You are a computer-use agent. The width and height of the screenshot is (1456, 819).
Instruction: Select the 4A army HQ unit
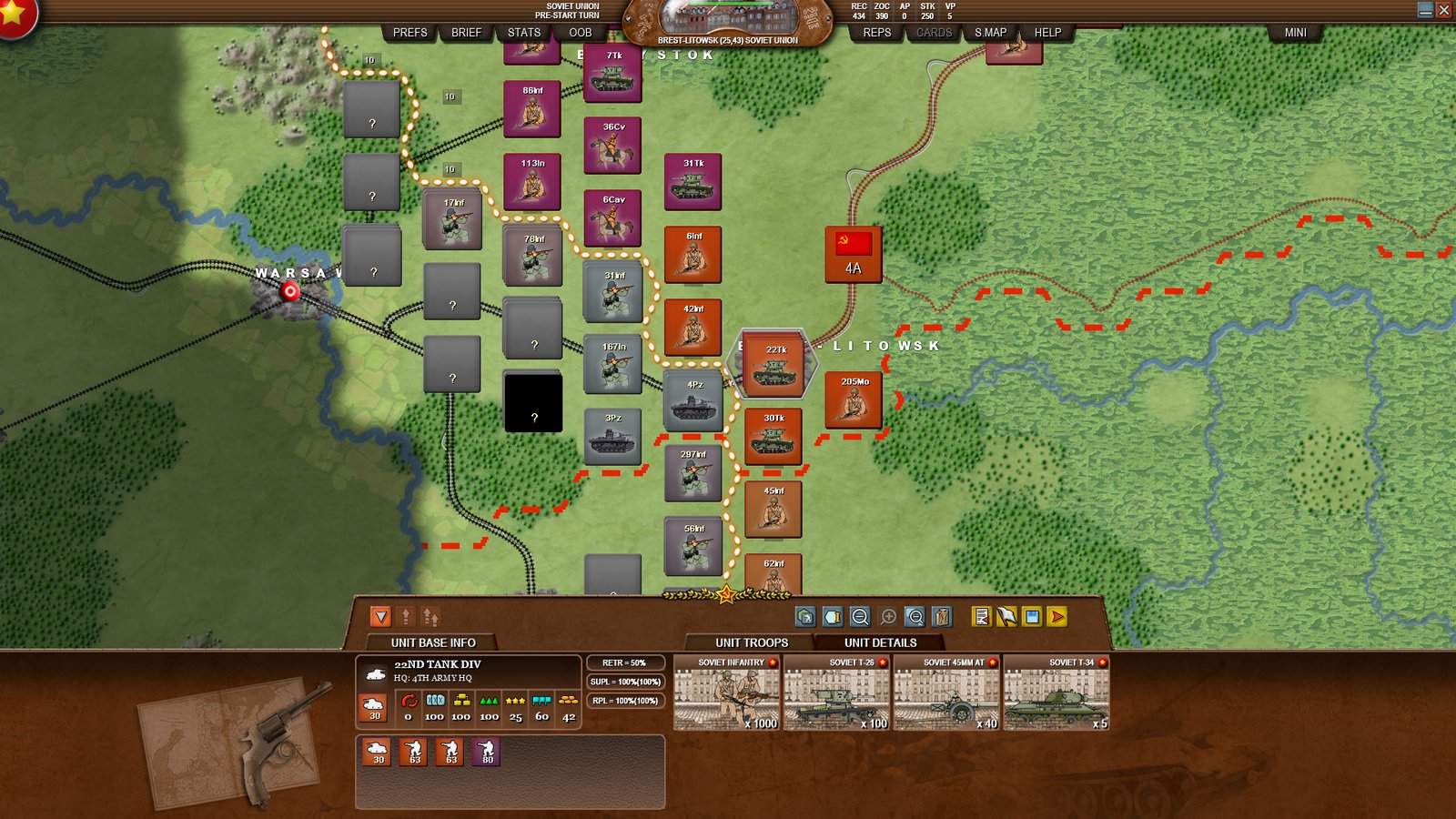click(x=853, y=254)
